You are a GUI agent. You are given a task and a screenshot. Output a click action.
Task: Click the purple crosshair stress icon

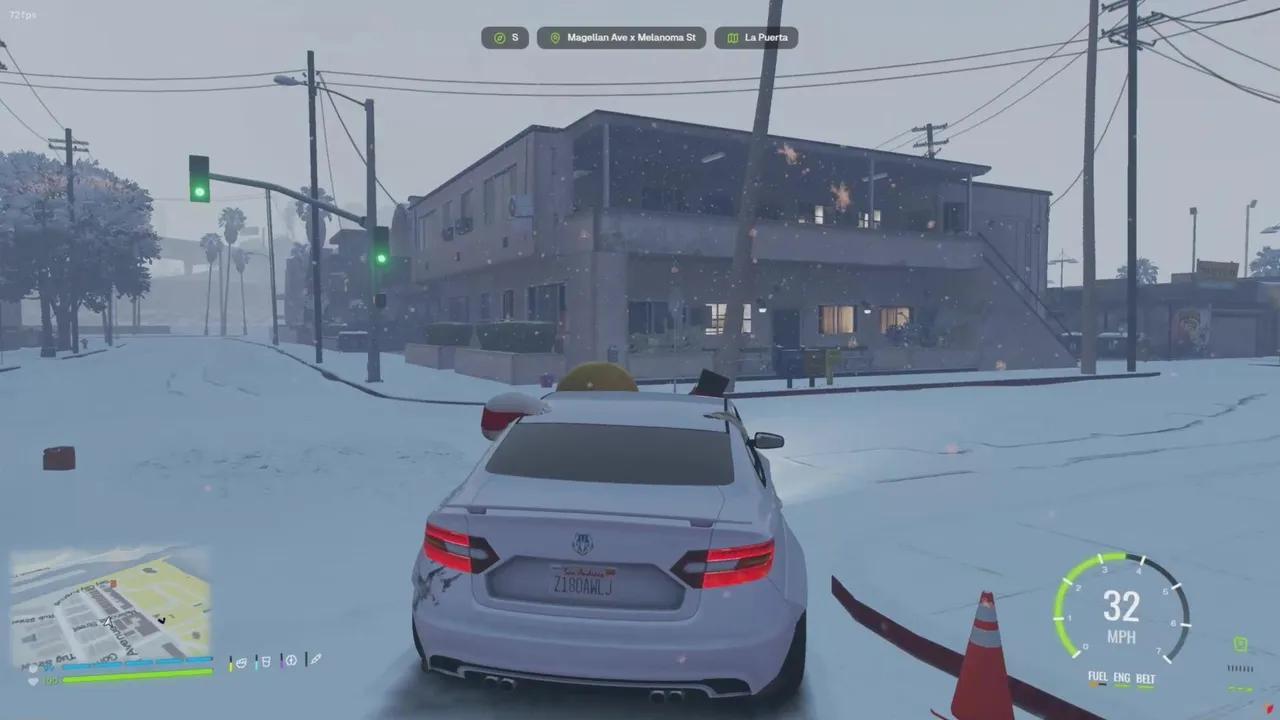tap(293, 663)
